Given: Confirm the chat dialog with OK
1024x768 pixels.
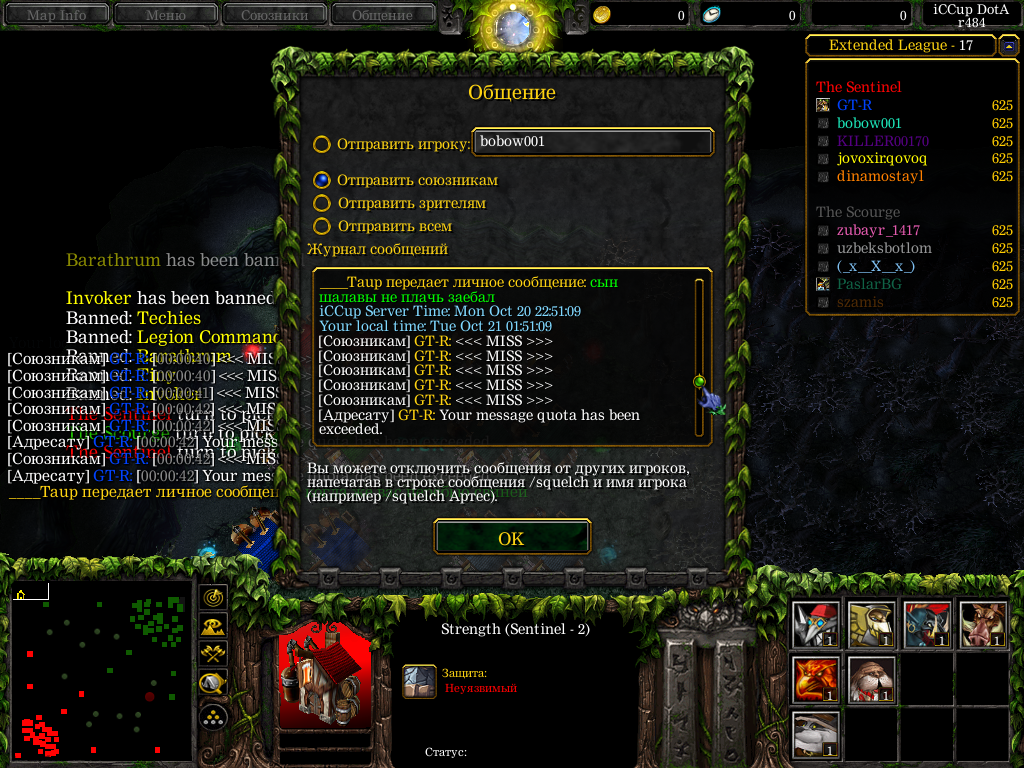Looking at the screenshot, I should (x=511, y=538).
